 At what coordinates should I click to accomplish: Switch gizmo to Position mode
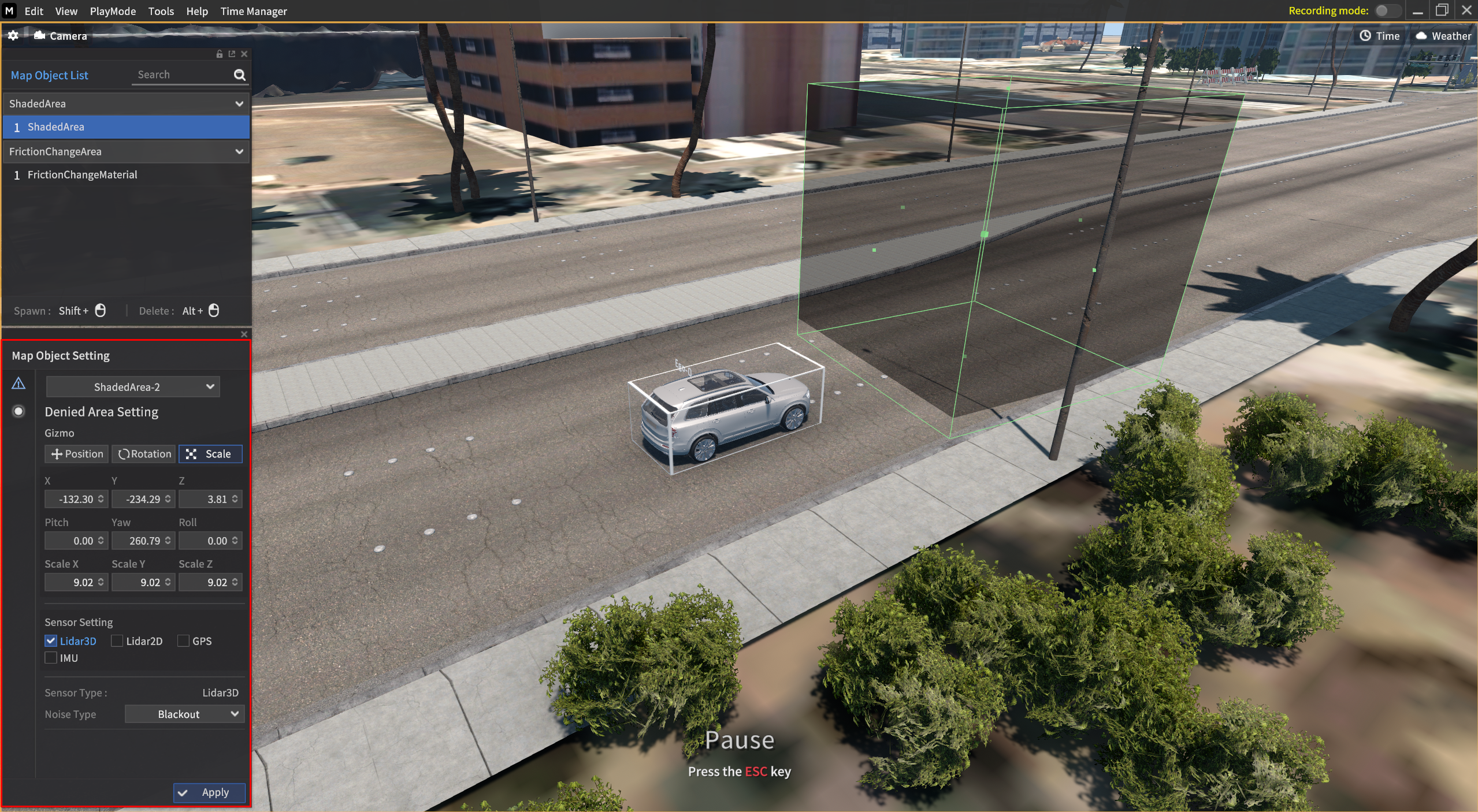coord(77,454)
